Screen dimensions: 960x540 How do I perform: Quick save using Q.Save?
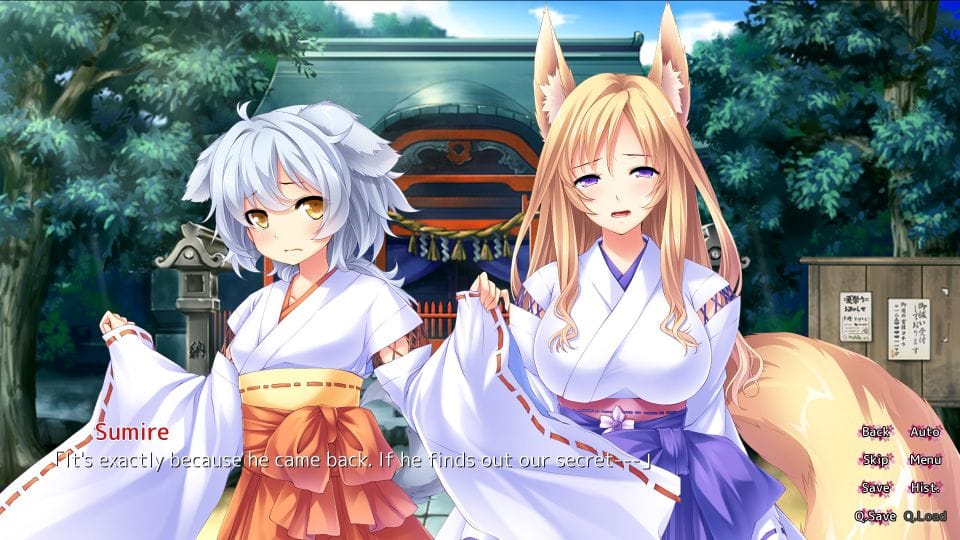point(875,516)
